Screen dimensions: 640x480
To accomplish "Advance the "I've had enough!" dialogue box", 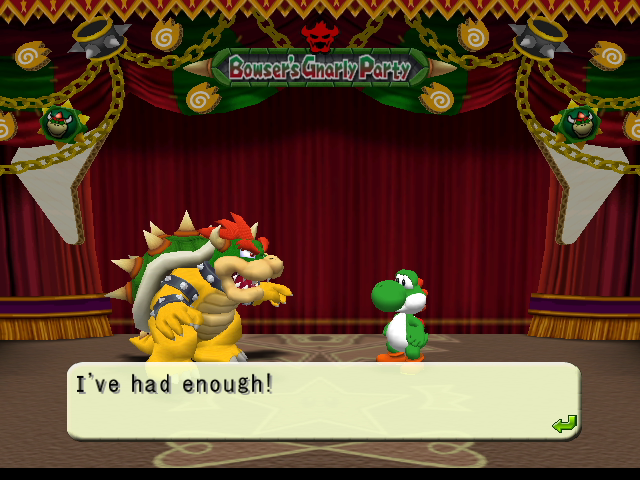I will (x=322, y=401).
